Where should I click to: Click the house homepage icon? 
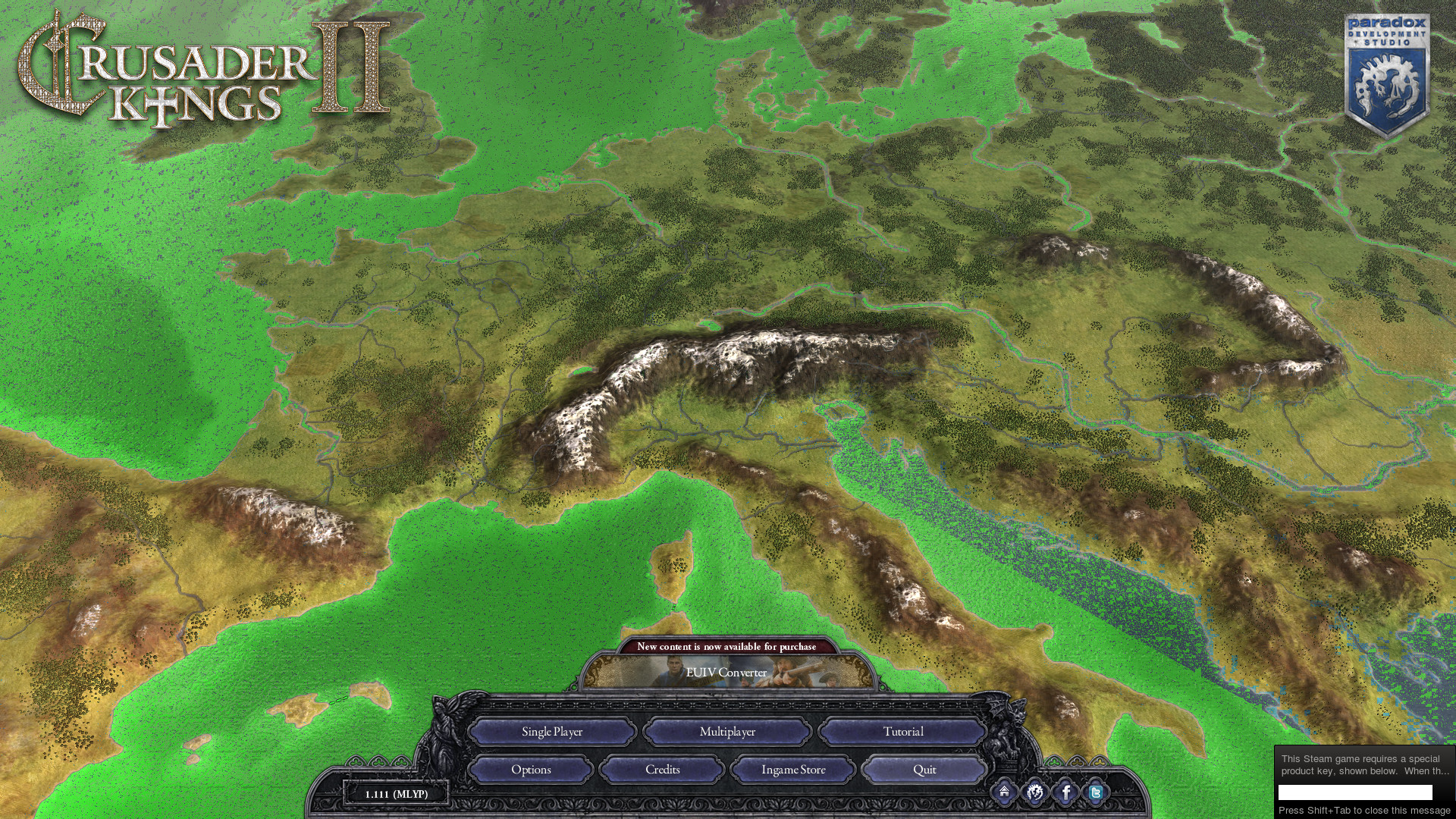[x=1004, y=792]
